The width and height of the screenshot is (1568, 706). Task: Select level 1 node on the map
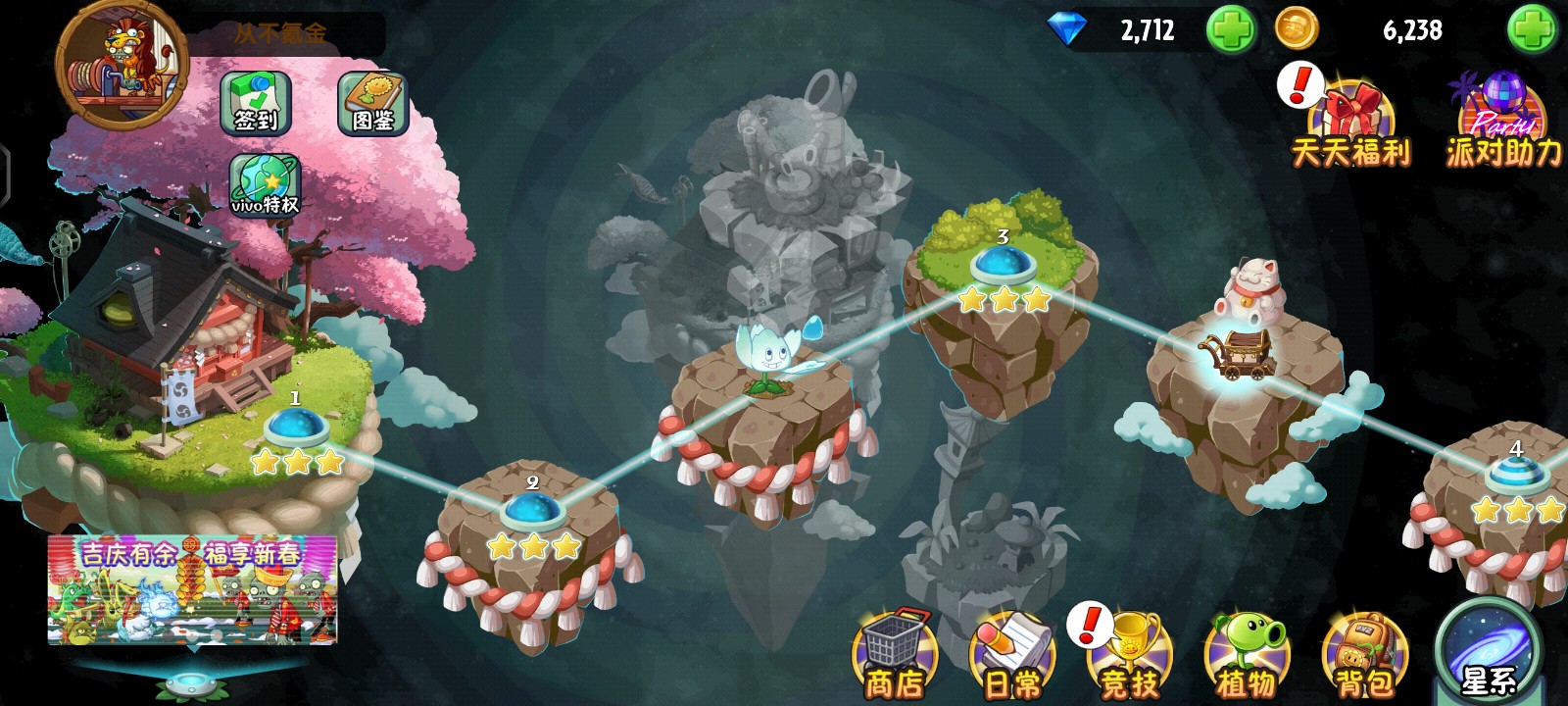click(295, 429)
